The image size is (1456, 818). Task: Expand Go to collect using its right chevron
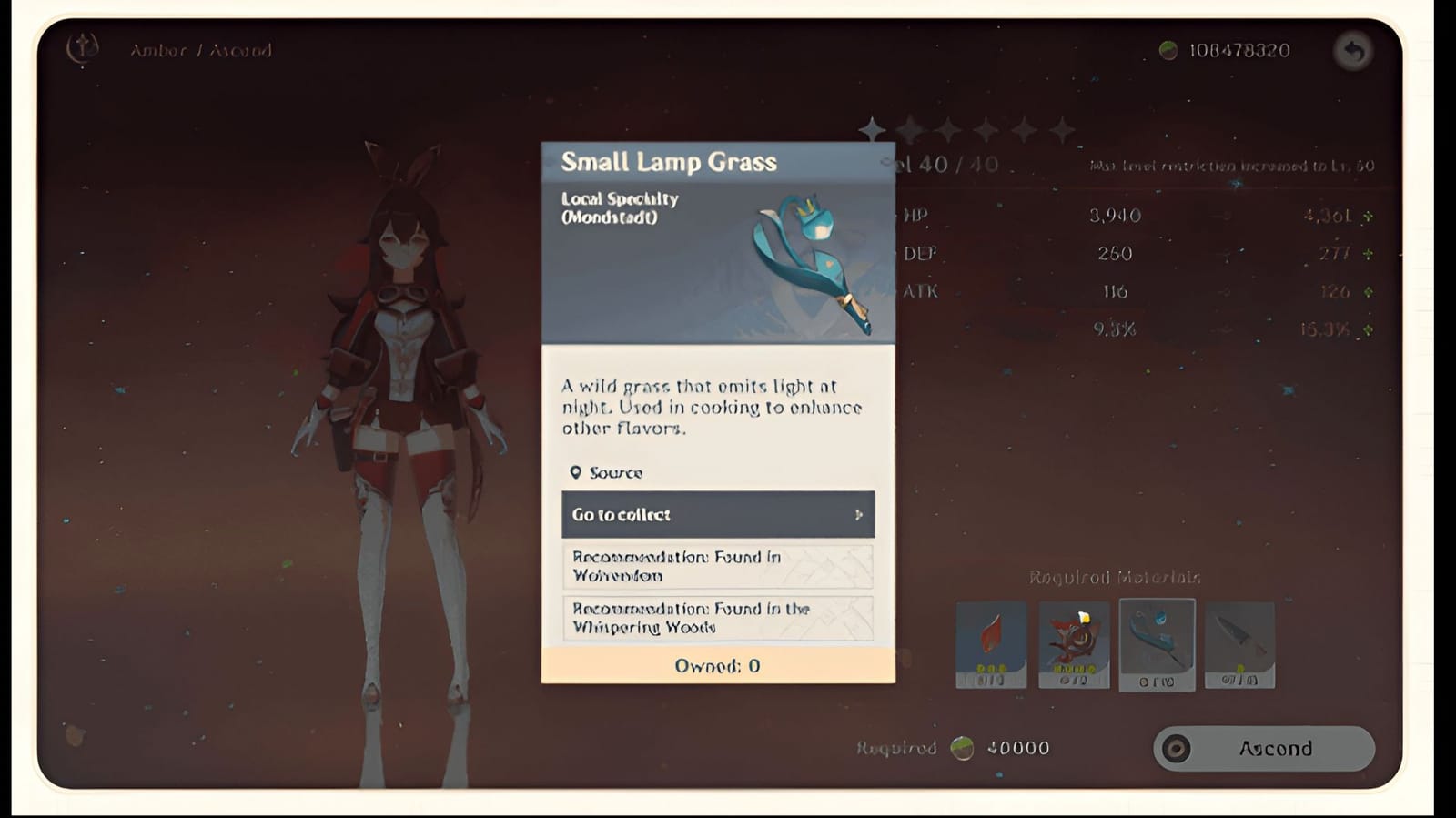point(858,514)
